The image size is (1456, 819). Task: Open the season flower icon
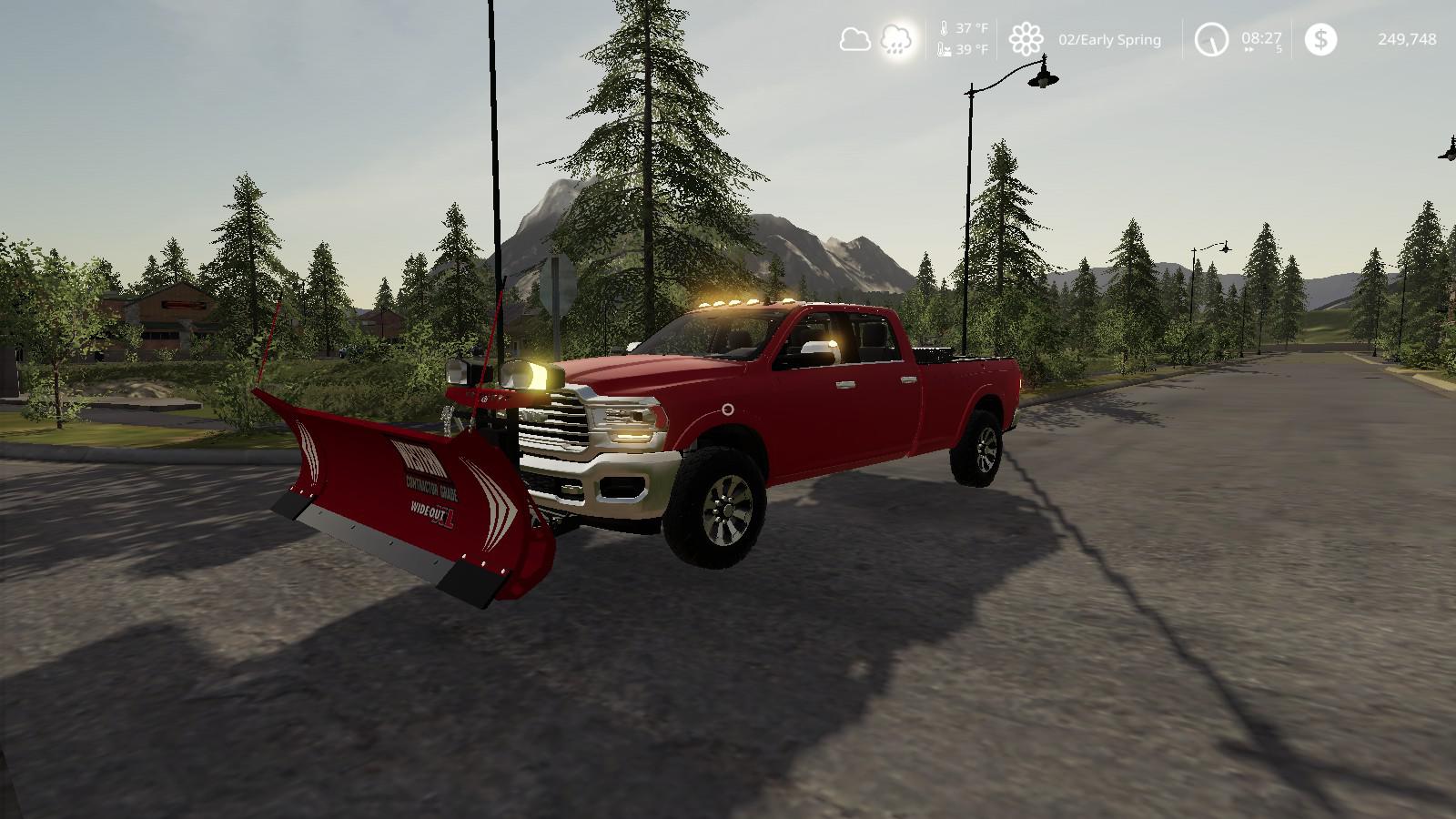point(1026,40)
